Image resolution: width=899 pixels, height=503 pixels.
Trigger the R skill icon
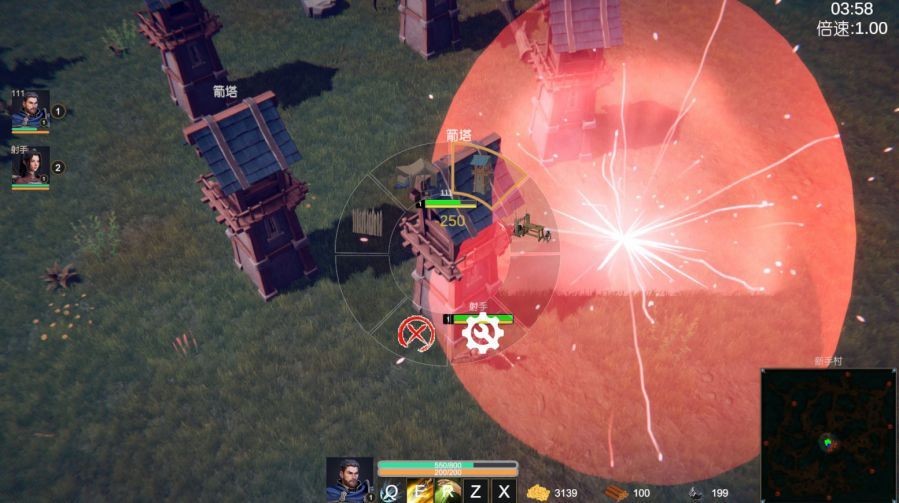(x=447, y=491)
